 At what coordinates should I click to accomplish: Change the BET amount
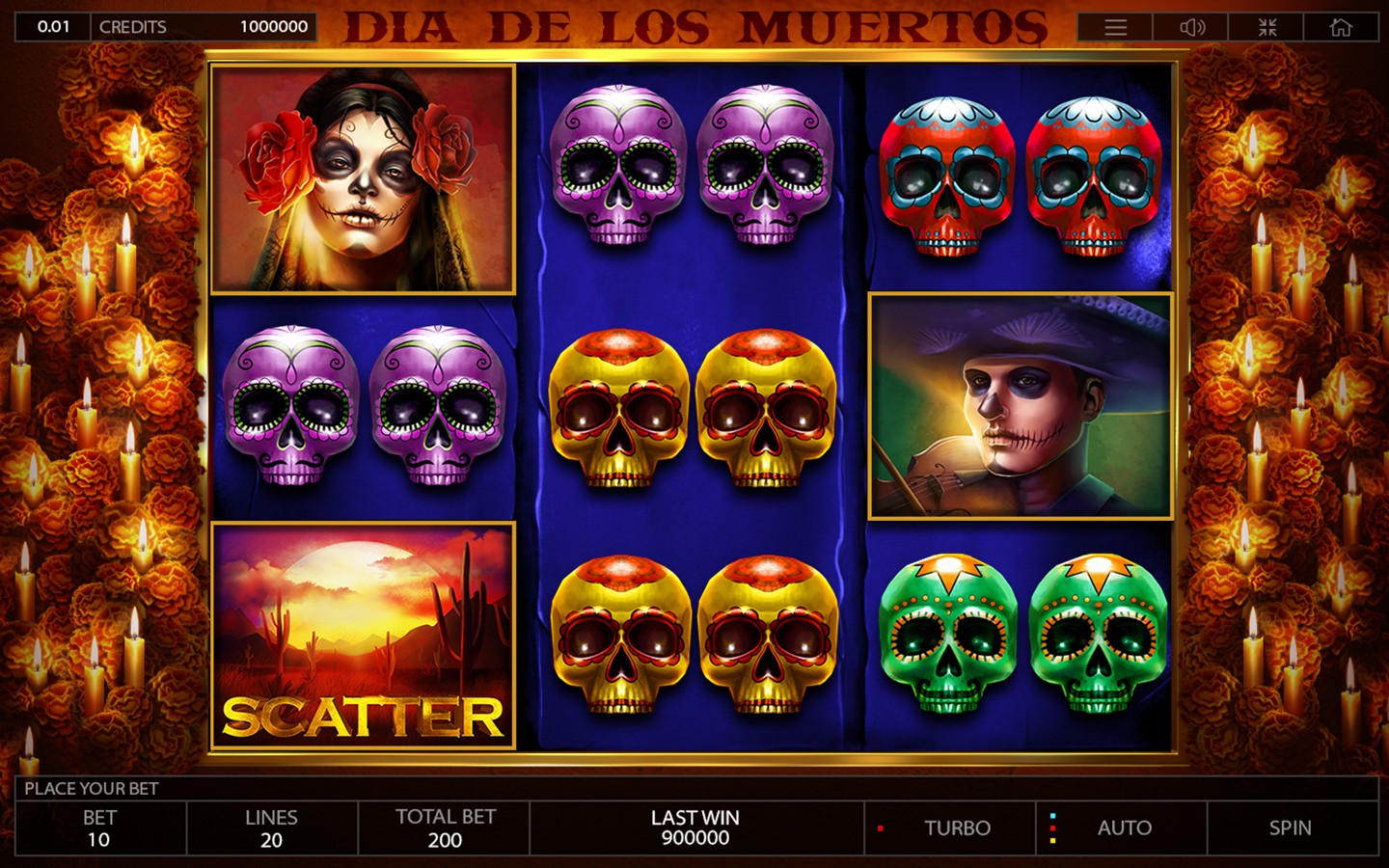click(x=99, y=828)
